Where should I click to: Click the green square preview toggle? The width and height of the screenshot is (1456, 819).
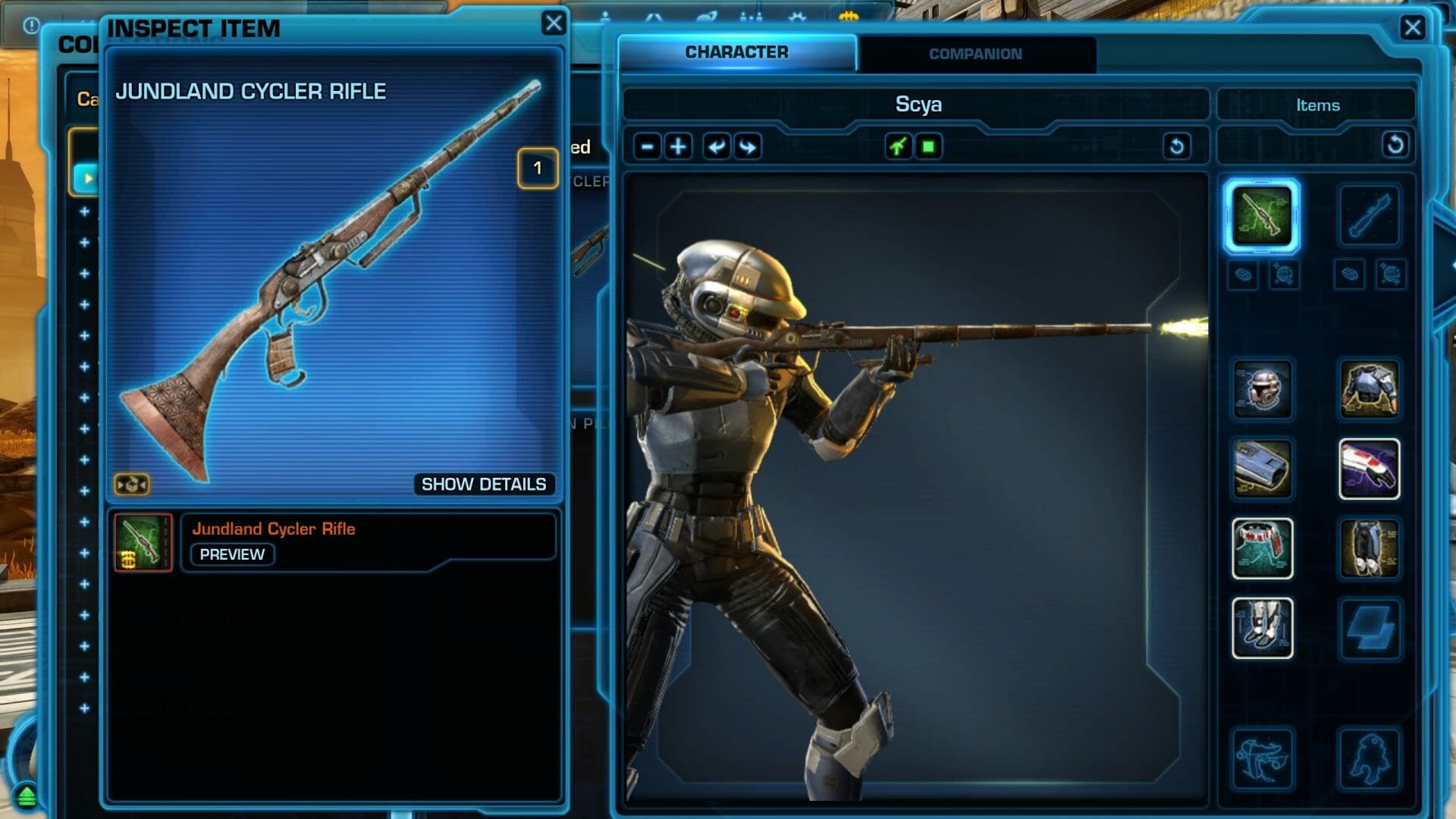[x=928, y=146]
